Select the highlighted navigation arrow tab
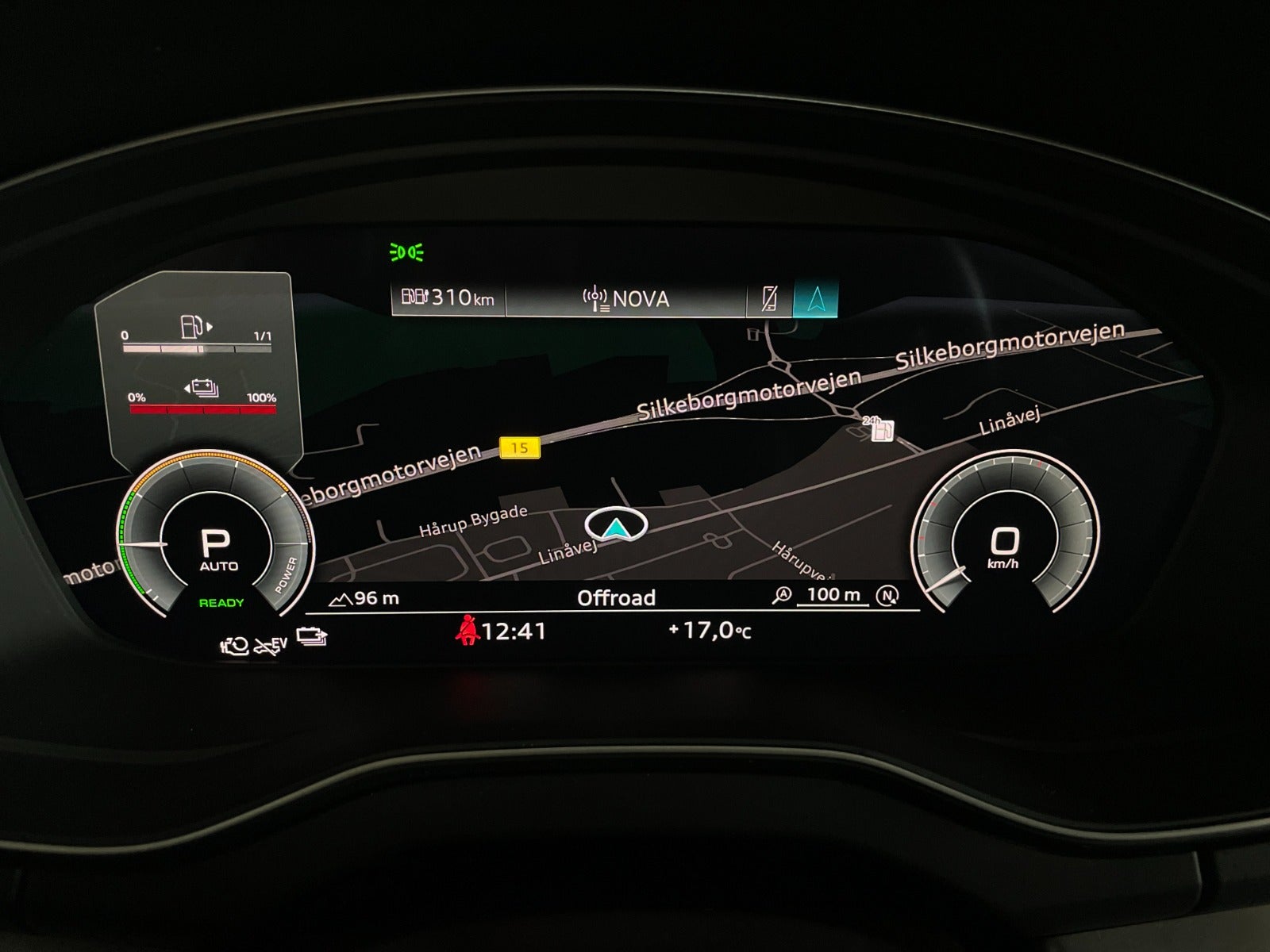1270x952 pixels. tap(815, 299)
